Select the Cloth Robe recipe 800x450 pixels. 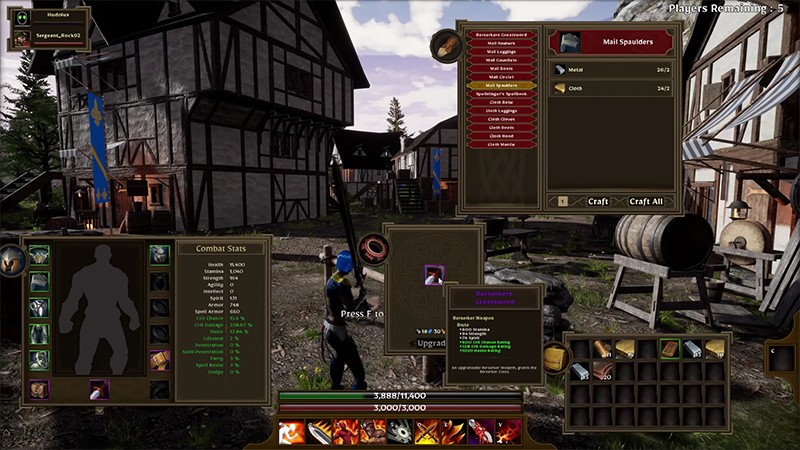point(501,102)
